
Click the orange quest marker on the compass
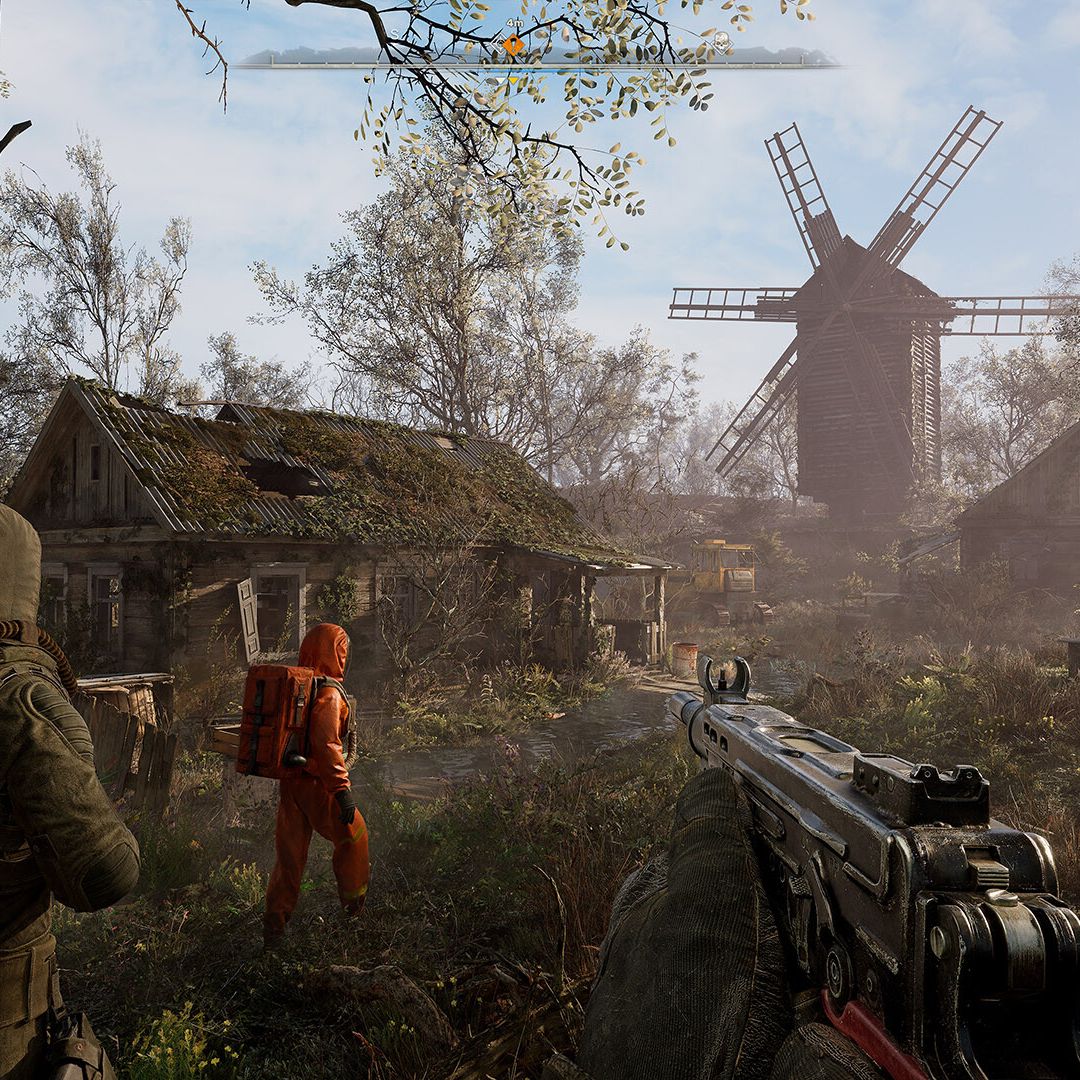(513, 45)
